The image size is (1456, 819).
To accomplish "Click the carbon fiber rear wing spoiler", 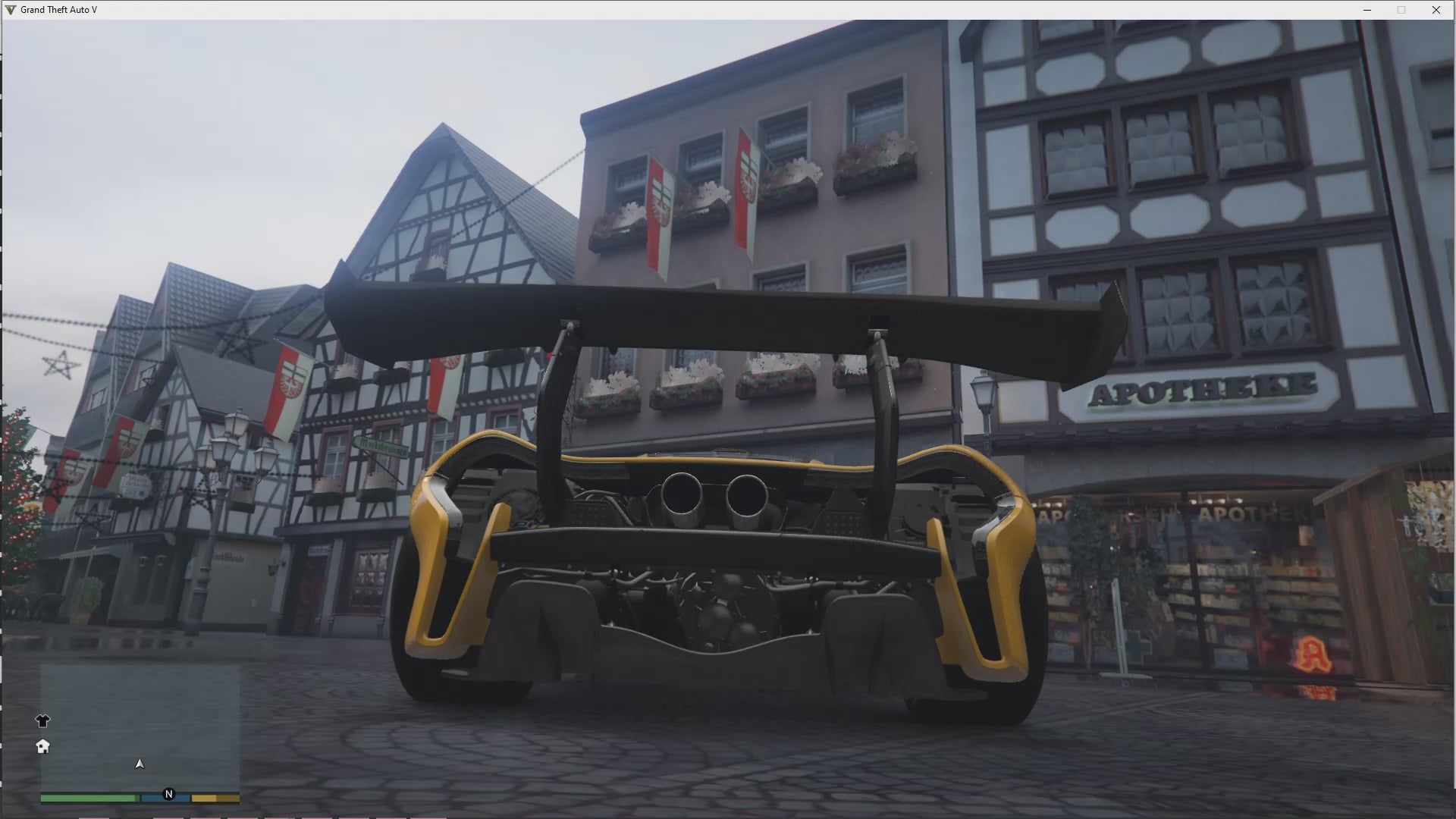I will (720, 311).
